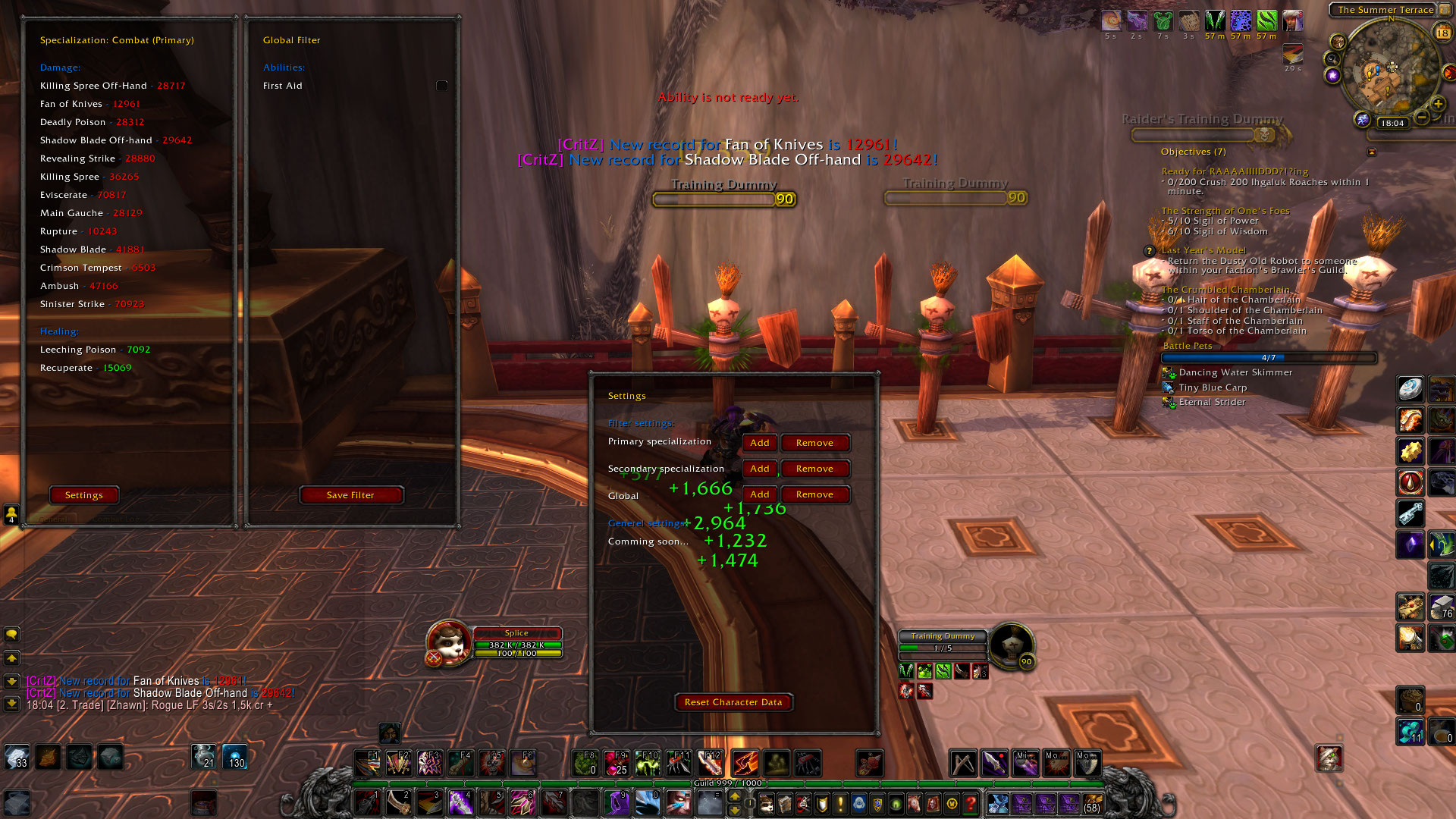
Task: Enable the First Aid checkbox in Global Filter
Action: coord(441,86)
